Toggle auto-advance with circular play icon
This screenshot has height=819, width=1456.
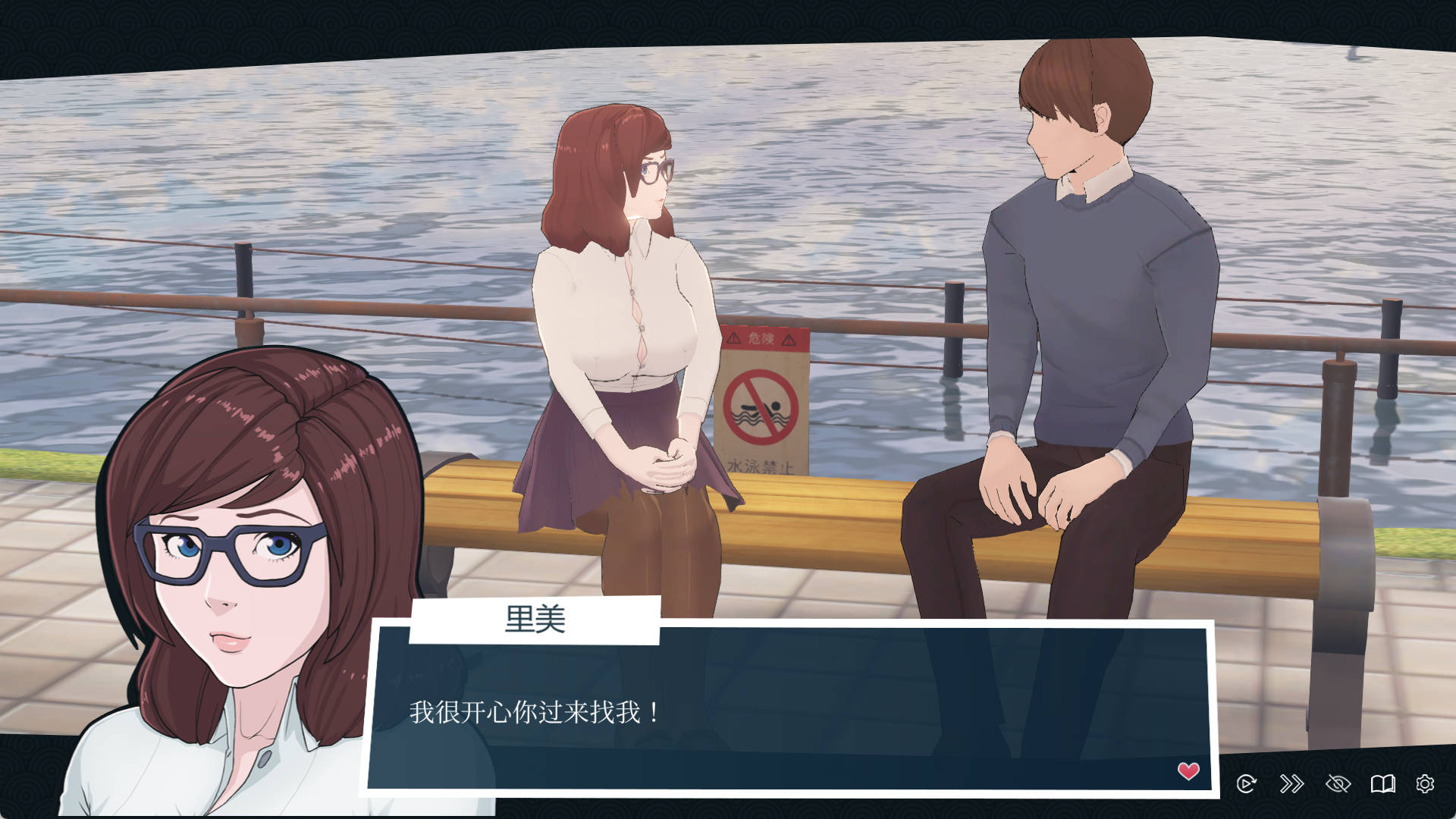pyautogui.click(x=1246, y=783)
